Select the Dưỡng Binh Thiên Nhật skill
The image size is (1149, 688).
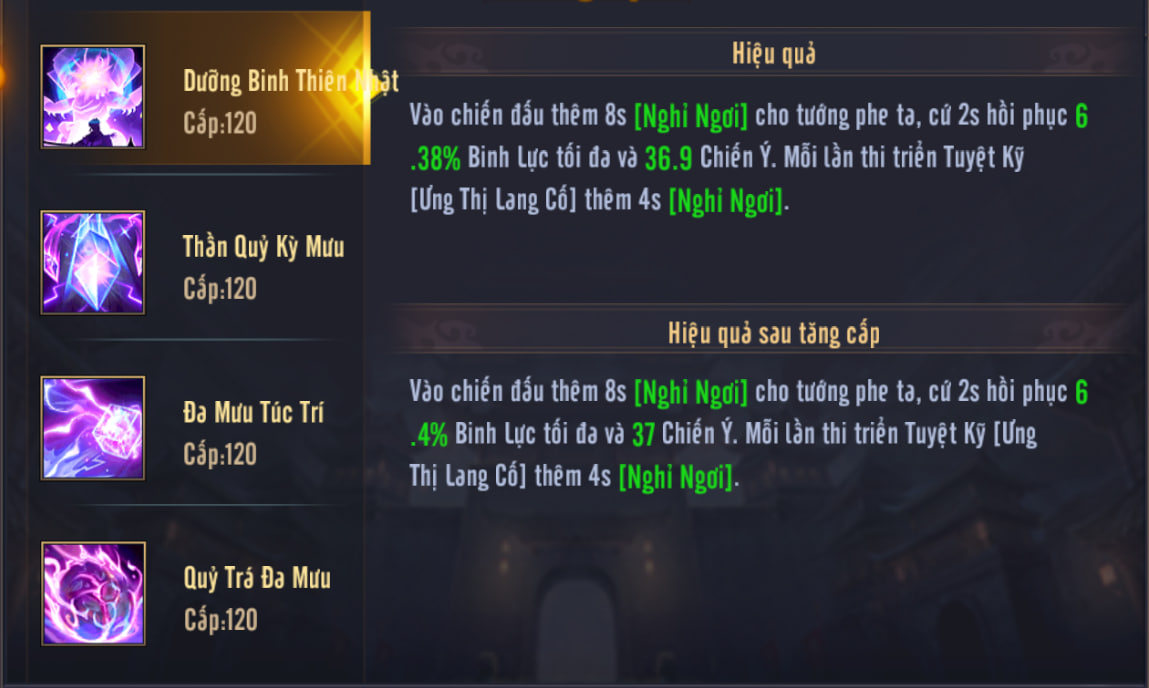(x=200, y=97)
